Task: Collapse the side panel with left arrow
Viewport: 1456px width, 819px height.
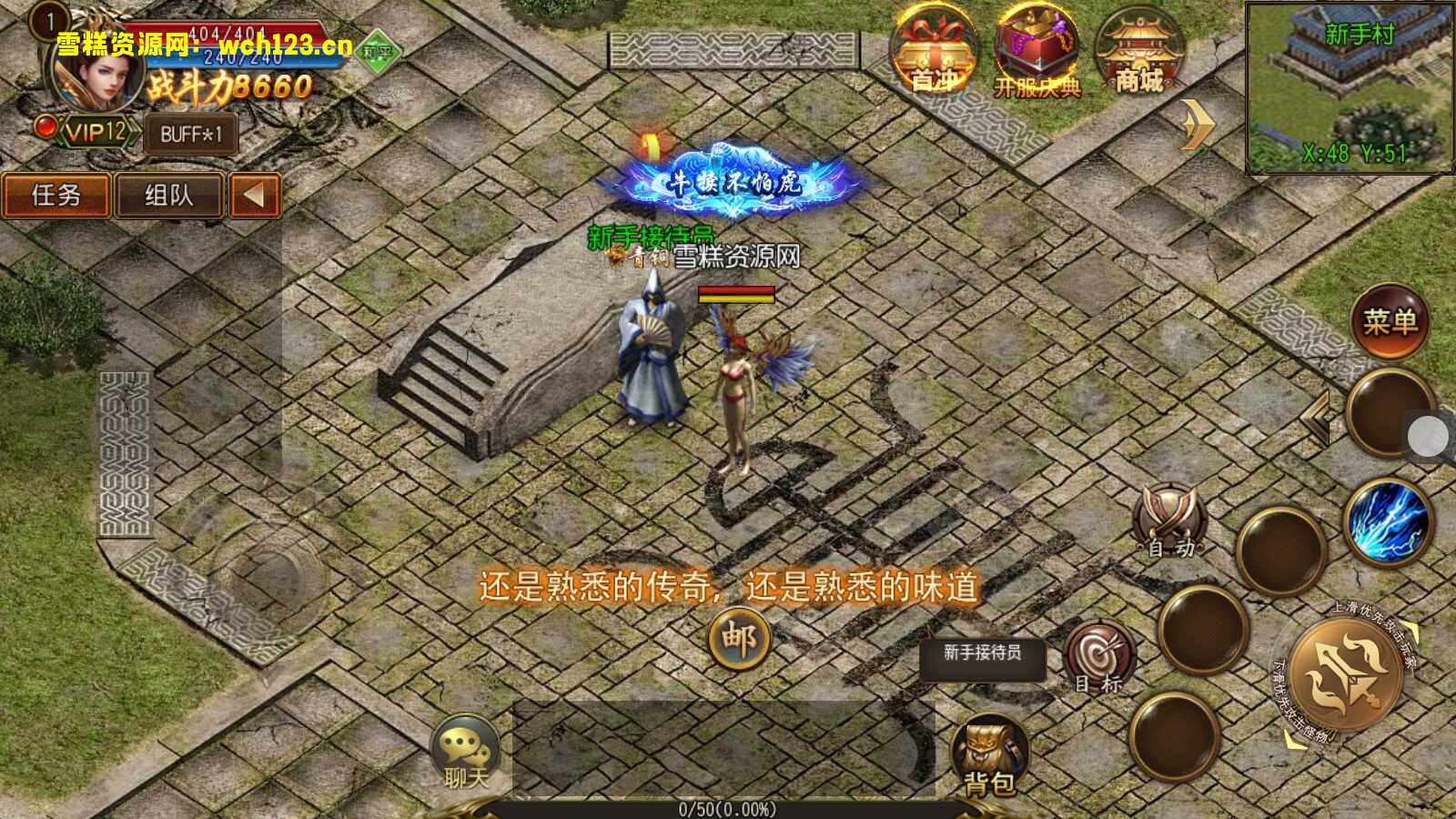Action: [x=254, y=196]
